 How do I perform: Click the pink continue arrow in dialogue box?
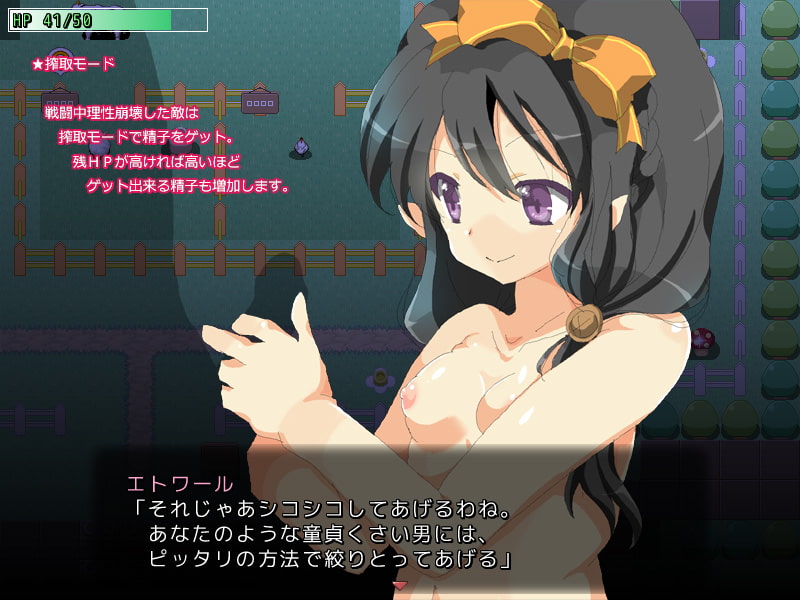point(400,584)
